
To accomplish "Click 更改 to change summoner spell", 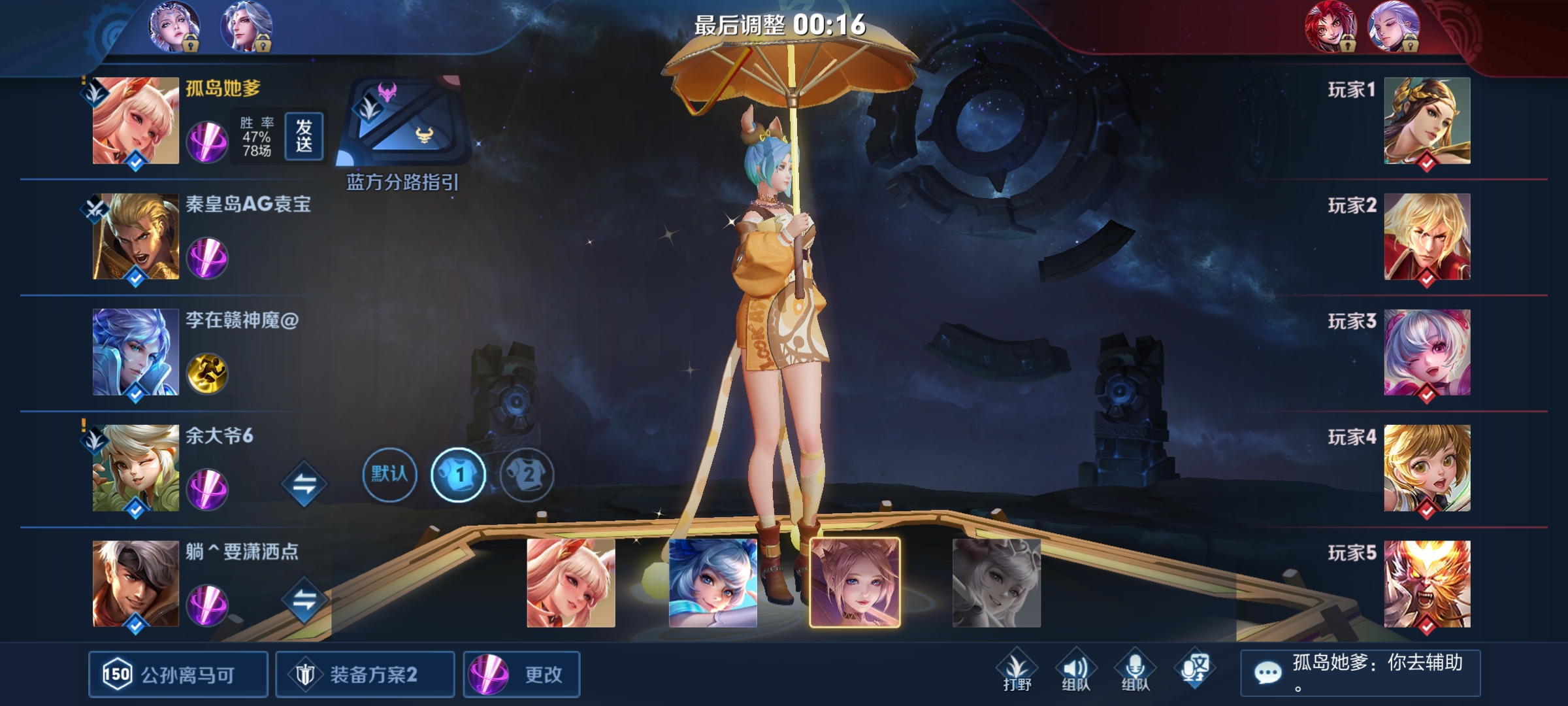I will click(x=521, y=674).
